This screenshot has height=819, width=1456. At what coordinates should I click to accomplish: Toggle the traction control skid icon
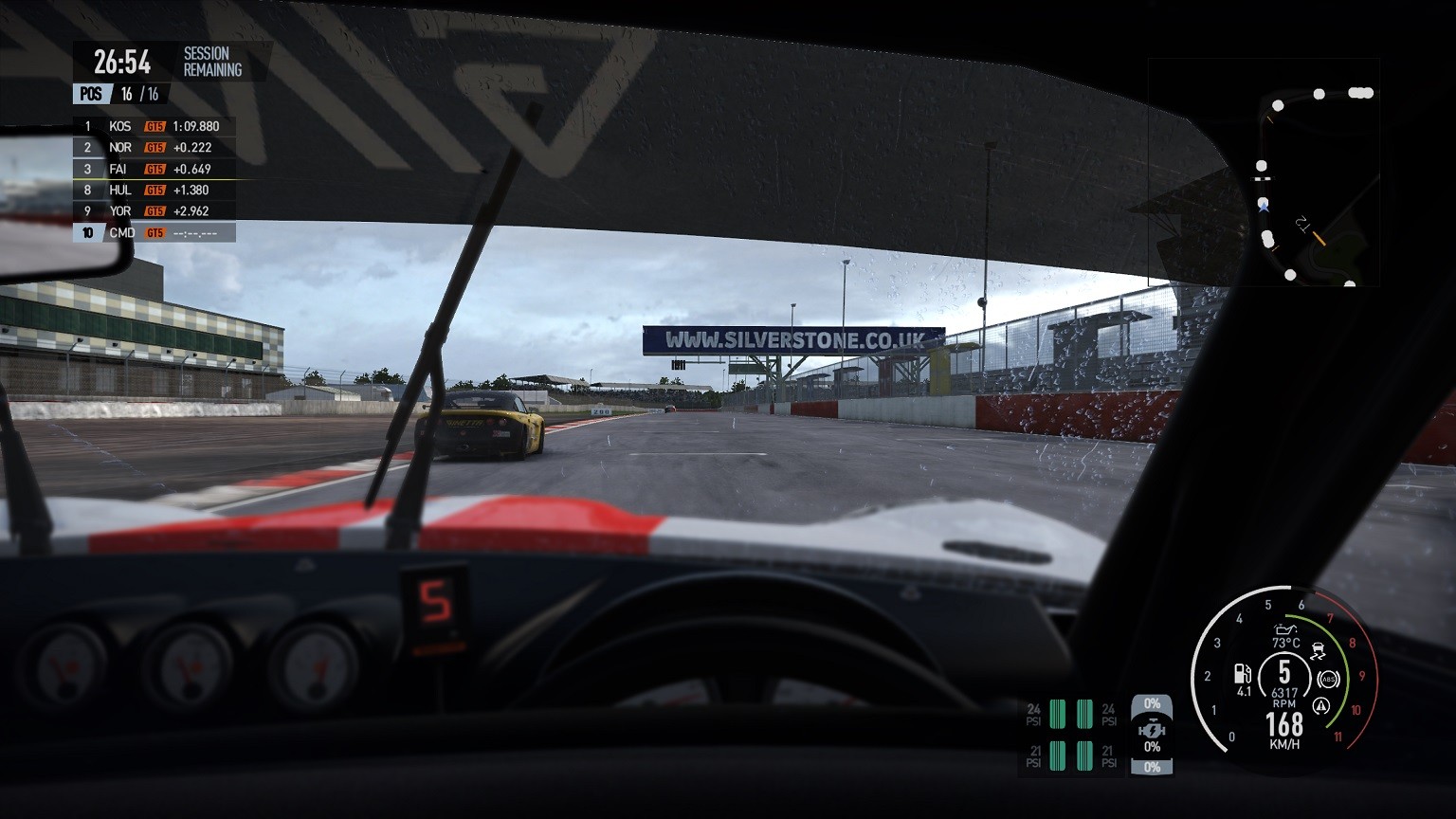point(1318,651)
